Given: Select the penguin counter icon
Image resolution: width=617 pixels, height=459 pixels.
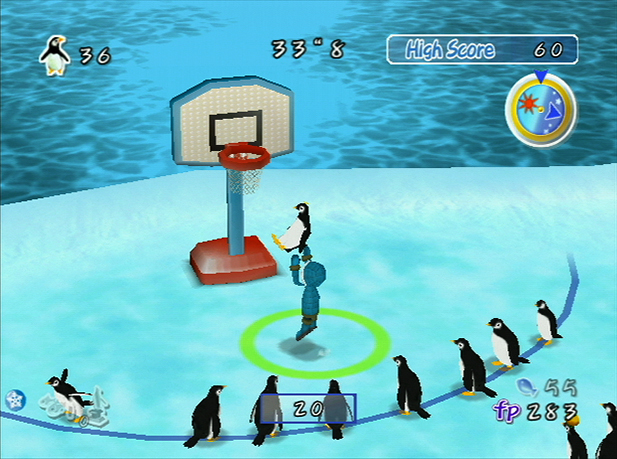Looking at the screenshot, I should (x=55, y=53).
